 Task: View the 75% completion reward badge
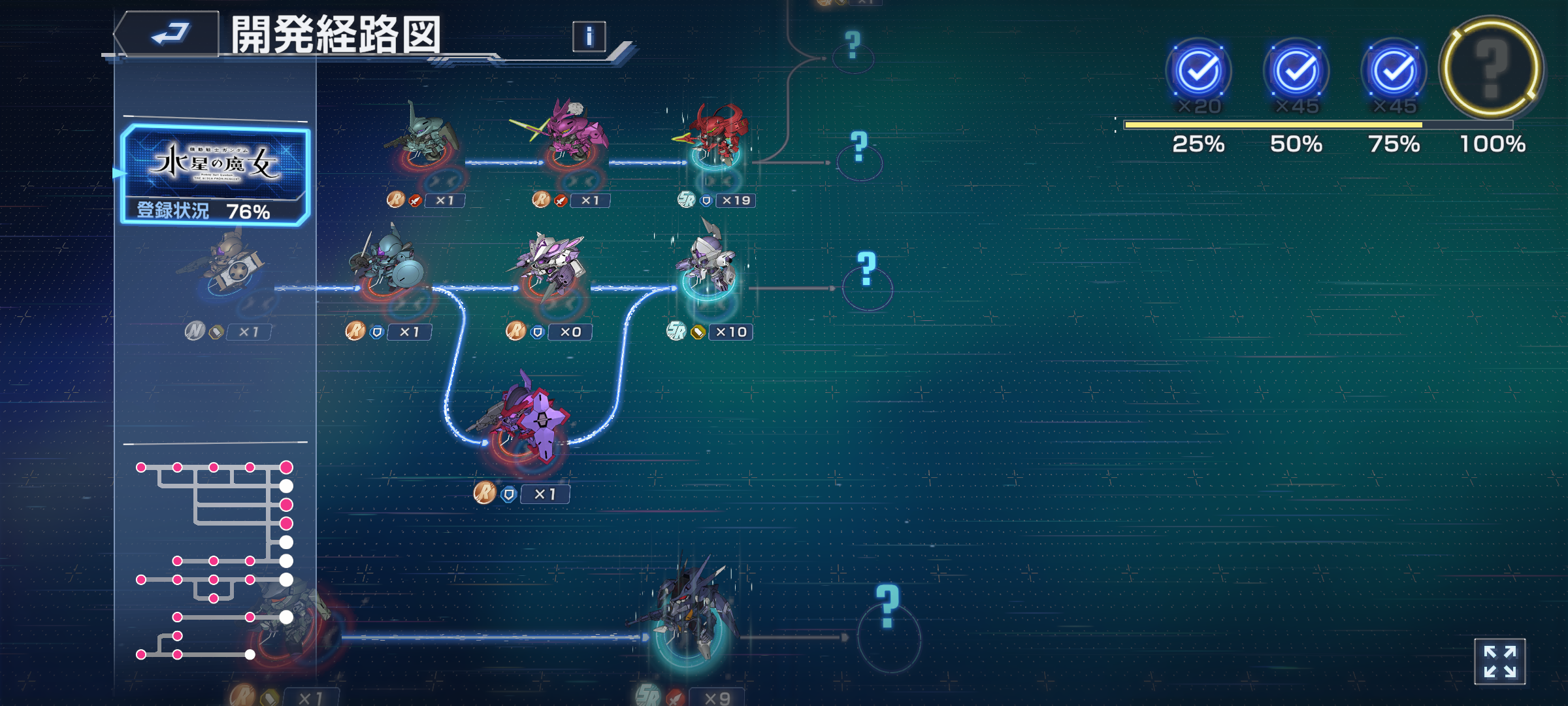(x=1394, y=72)
